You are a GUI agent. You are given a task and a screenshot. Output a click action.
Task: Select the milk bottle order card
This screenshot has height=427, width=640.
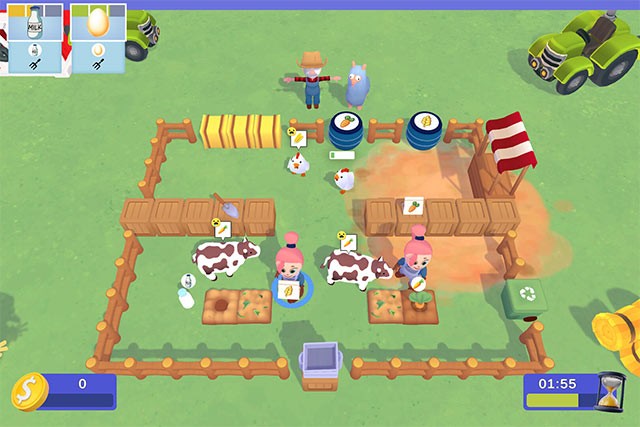click(x=35, y=36)
